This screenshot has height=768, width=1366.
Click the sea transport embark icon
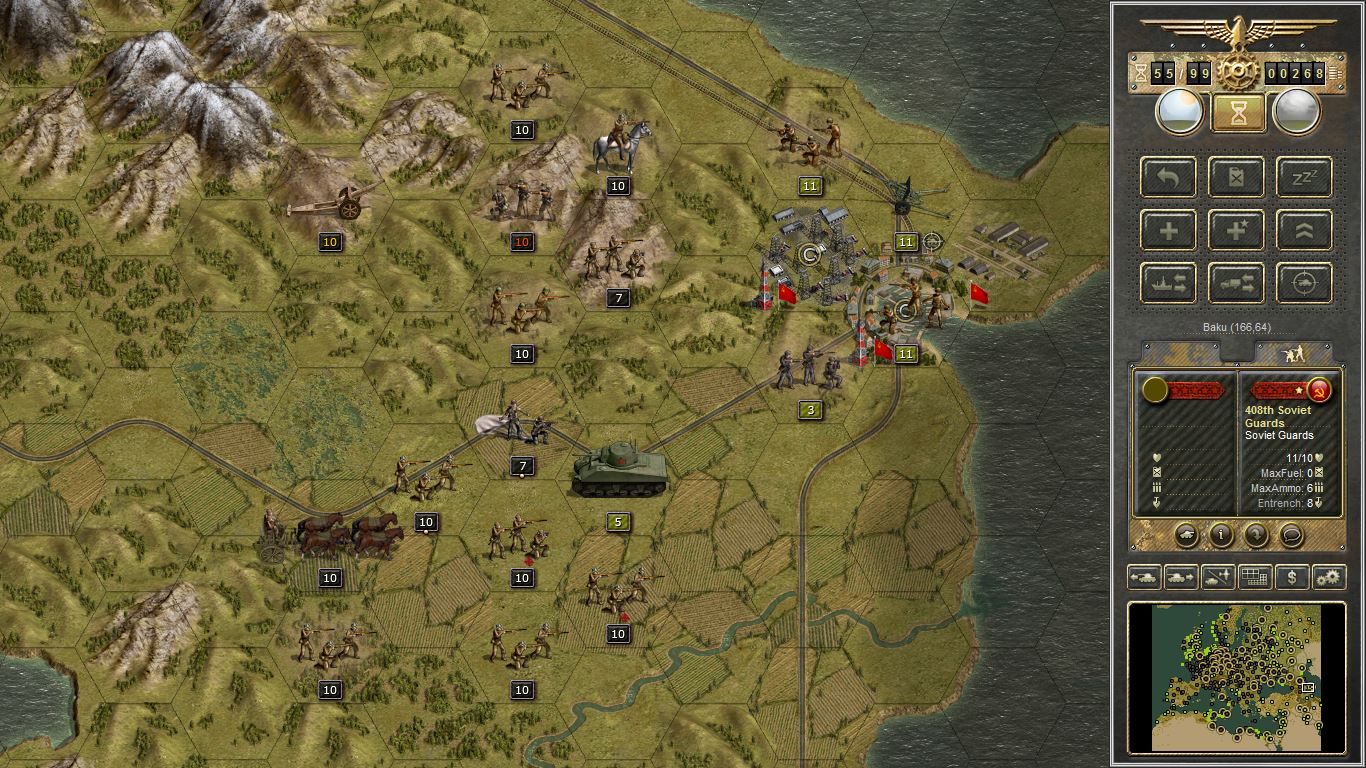tap(1168, 283)
